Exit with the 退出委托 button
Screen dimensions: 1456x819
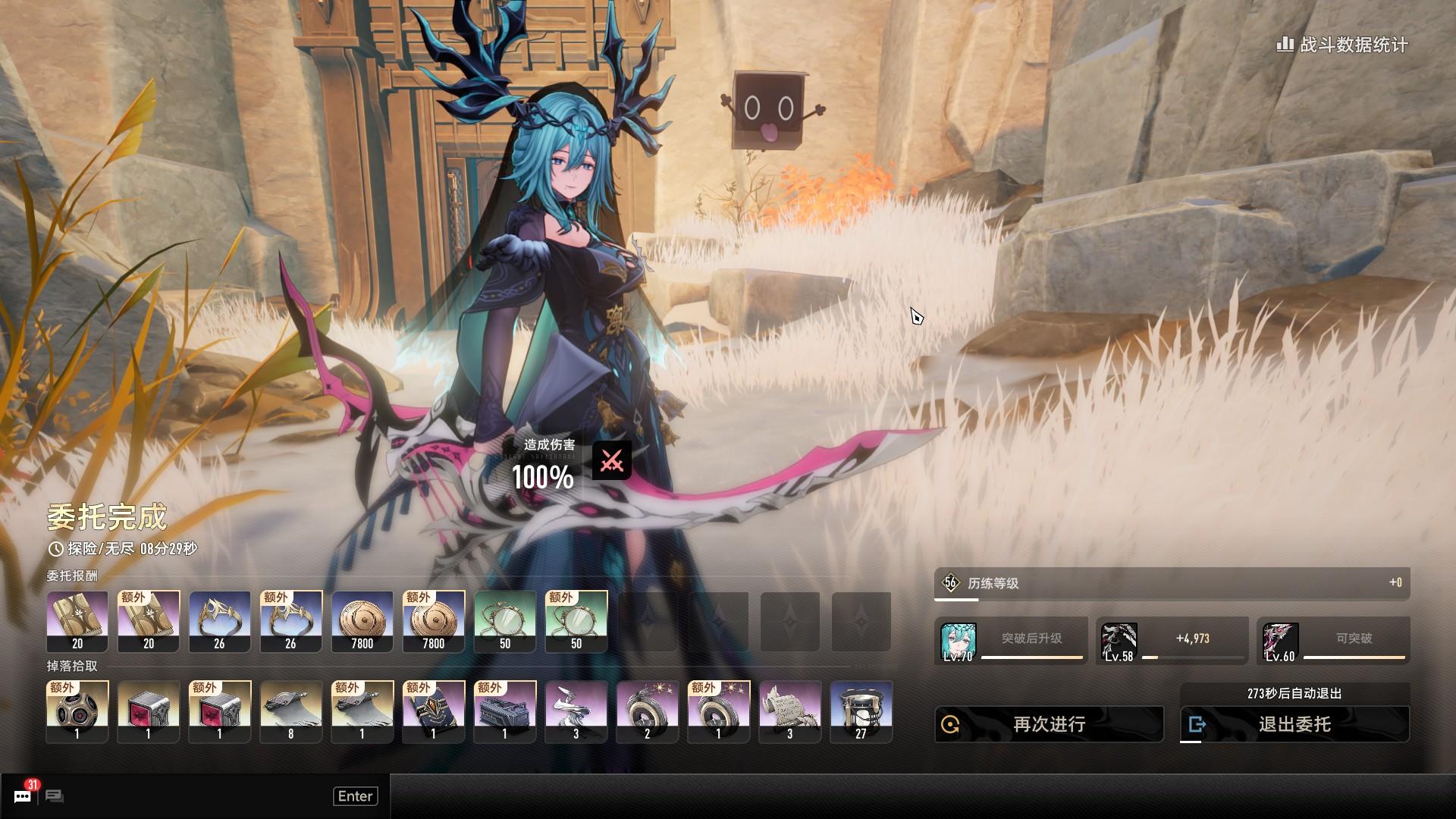point(1294,724)
